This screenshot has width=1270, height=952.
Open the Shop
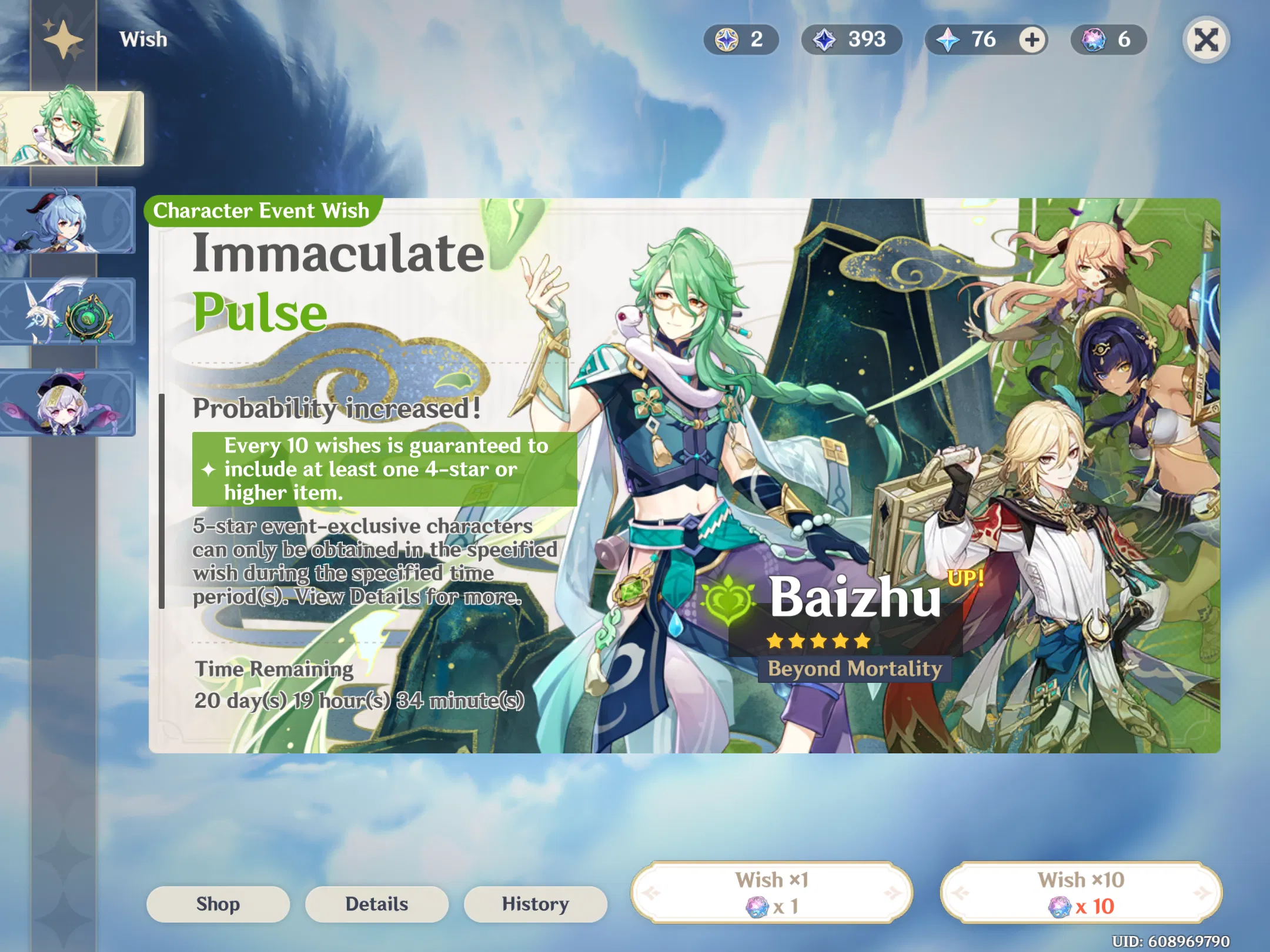[x=218, y=904]
